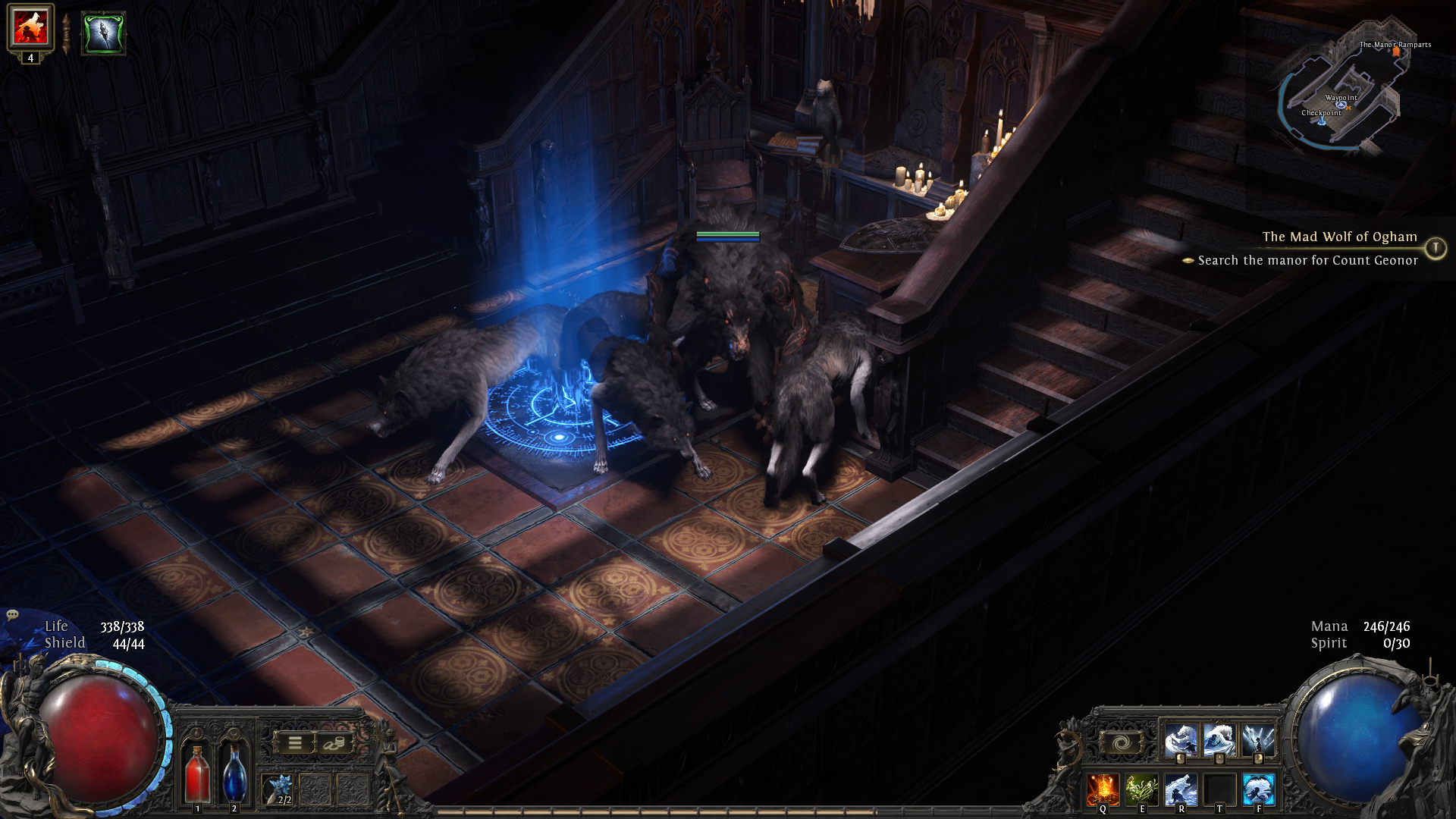Activate the fiery eruption skill
Viewport: 1456px width, 819px height.
tap(1103, 789)
